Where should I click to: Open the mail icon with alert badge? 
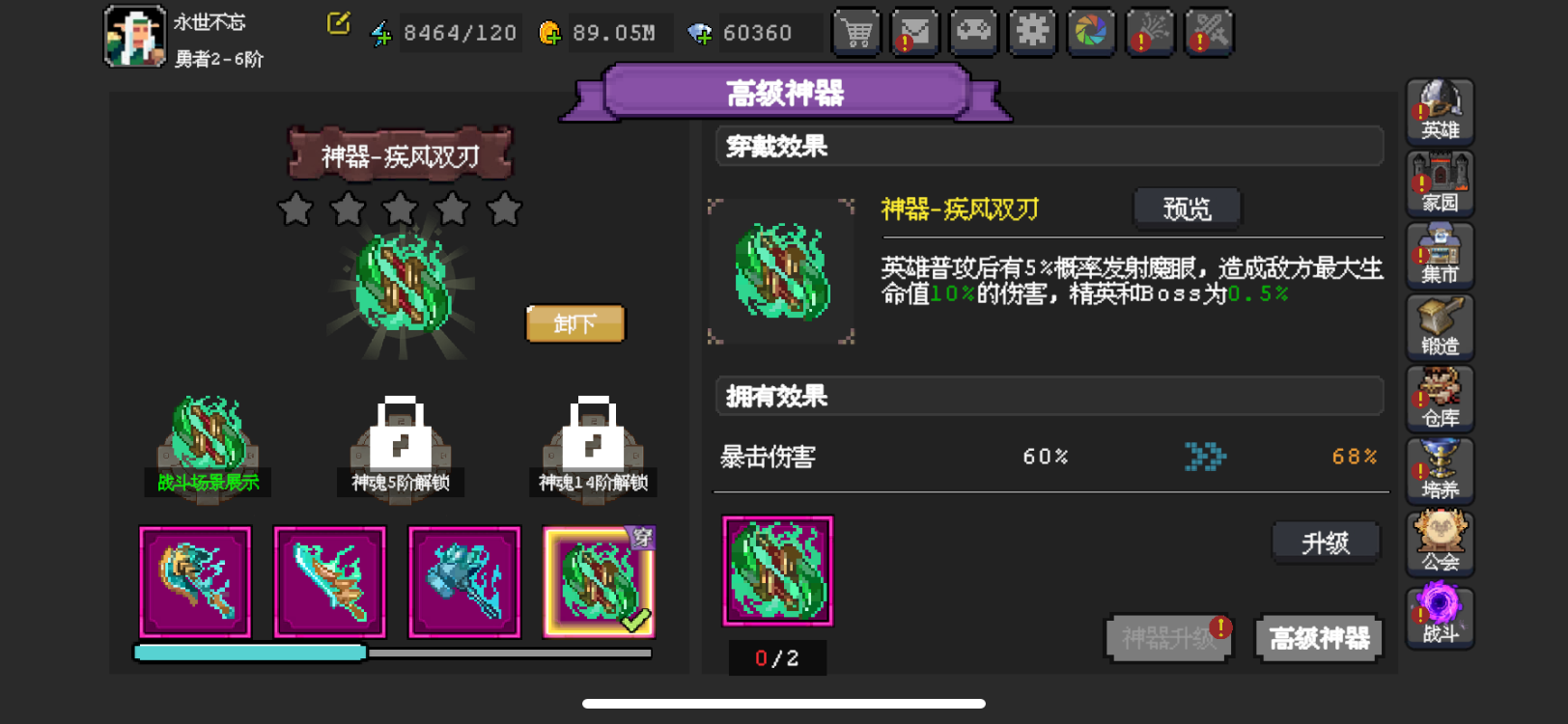click(914, 32)
